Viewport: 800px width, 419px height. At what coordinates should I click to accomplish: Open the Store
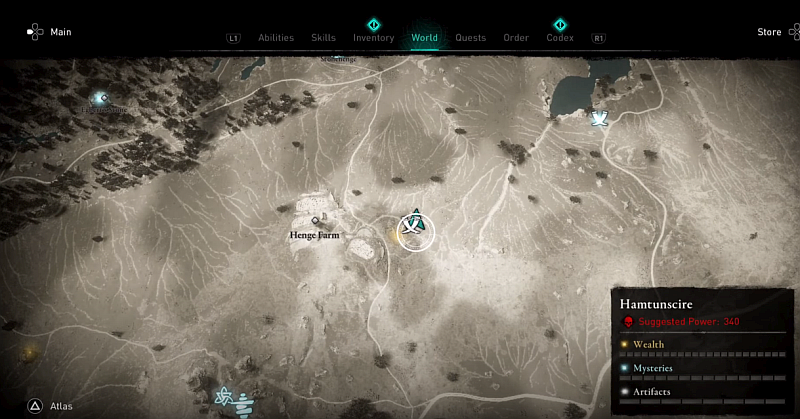point(769,32)
